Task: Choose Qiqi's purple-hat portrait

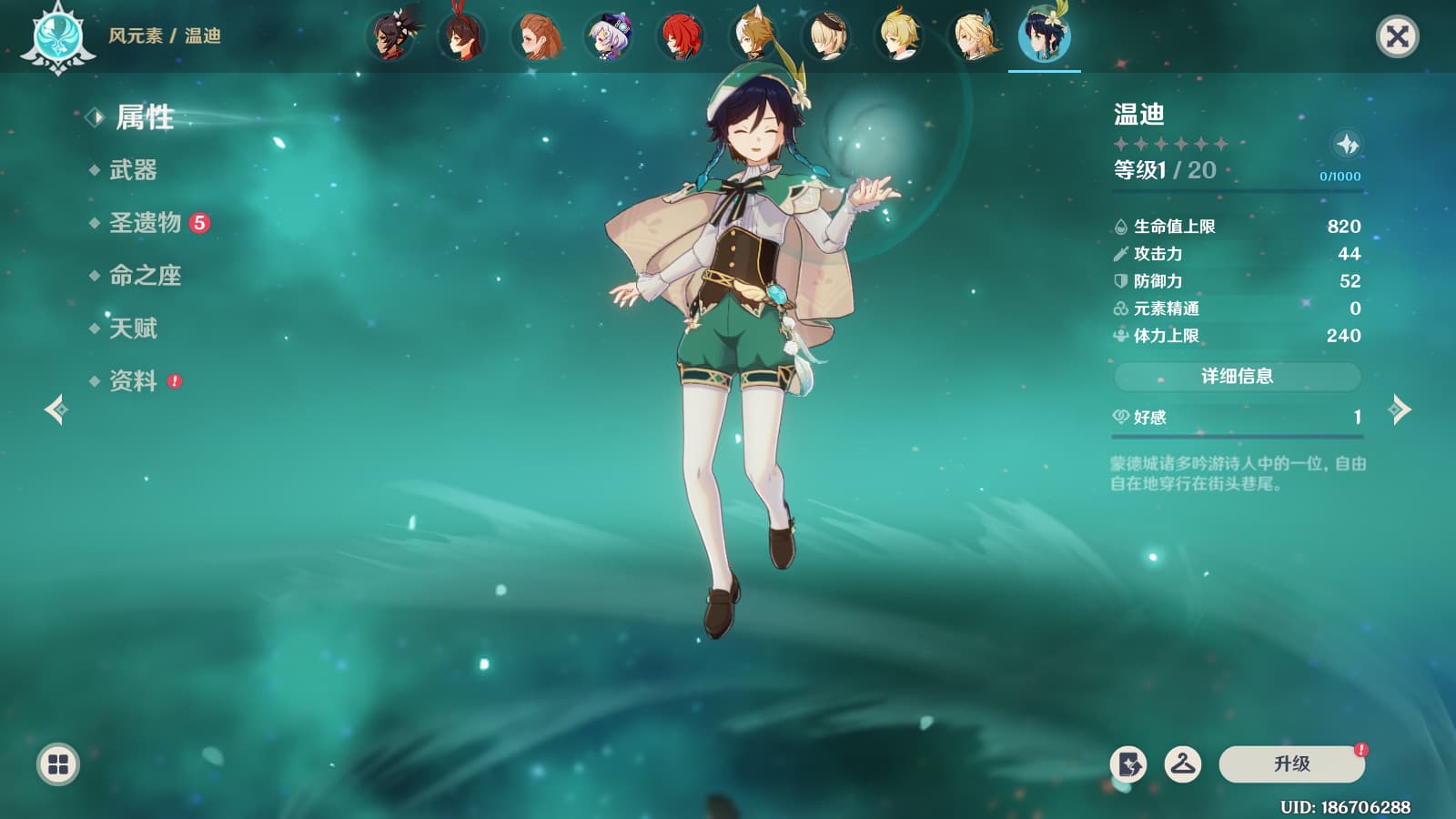Action: 608,37
